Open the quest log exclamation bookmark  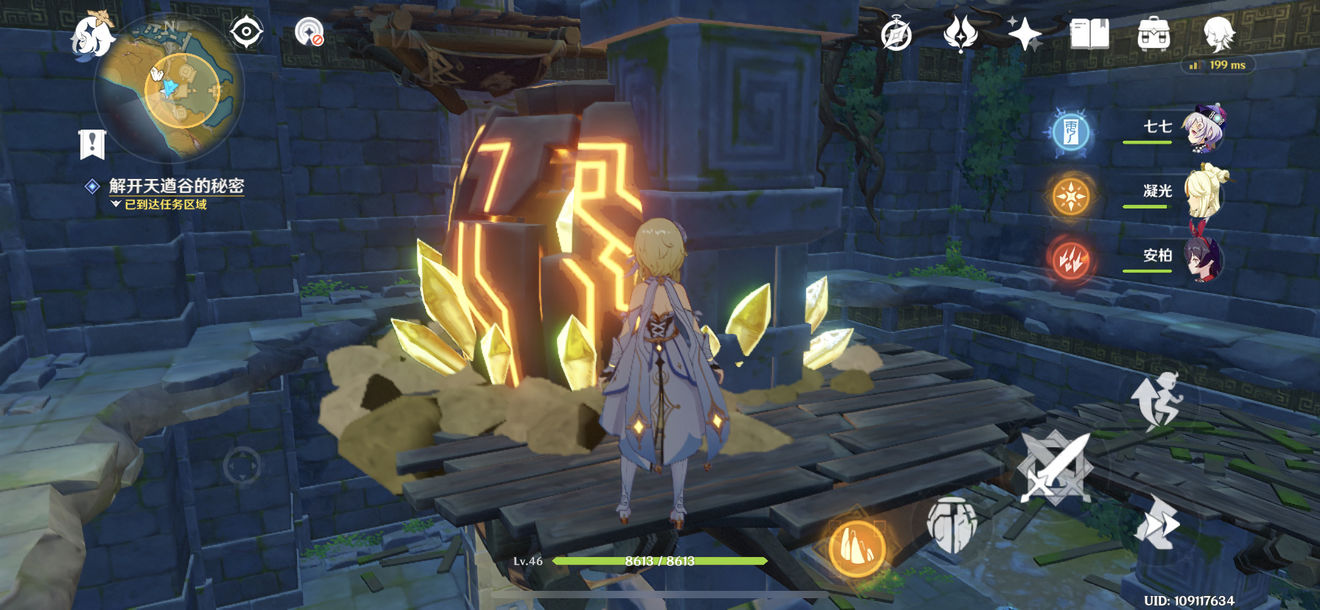click(93, 144)
